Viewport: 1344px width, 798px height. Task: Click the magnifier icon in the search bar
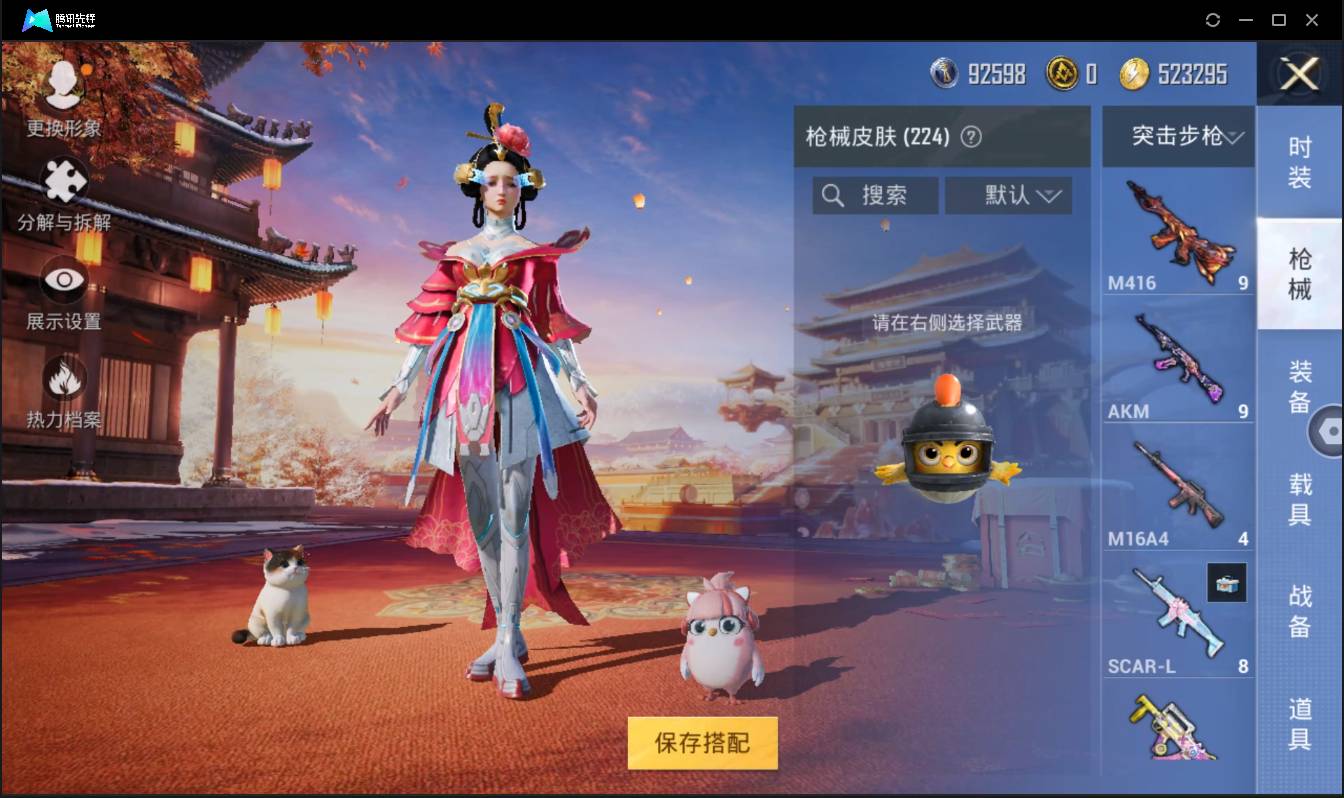click(x=833, y=195)
